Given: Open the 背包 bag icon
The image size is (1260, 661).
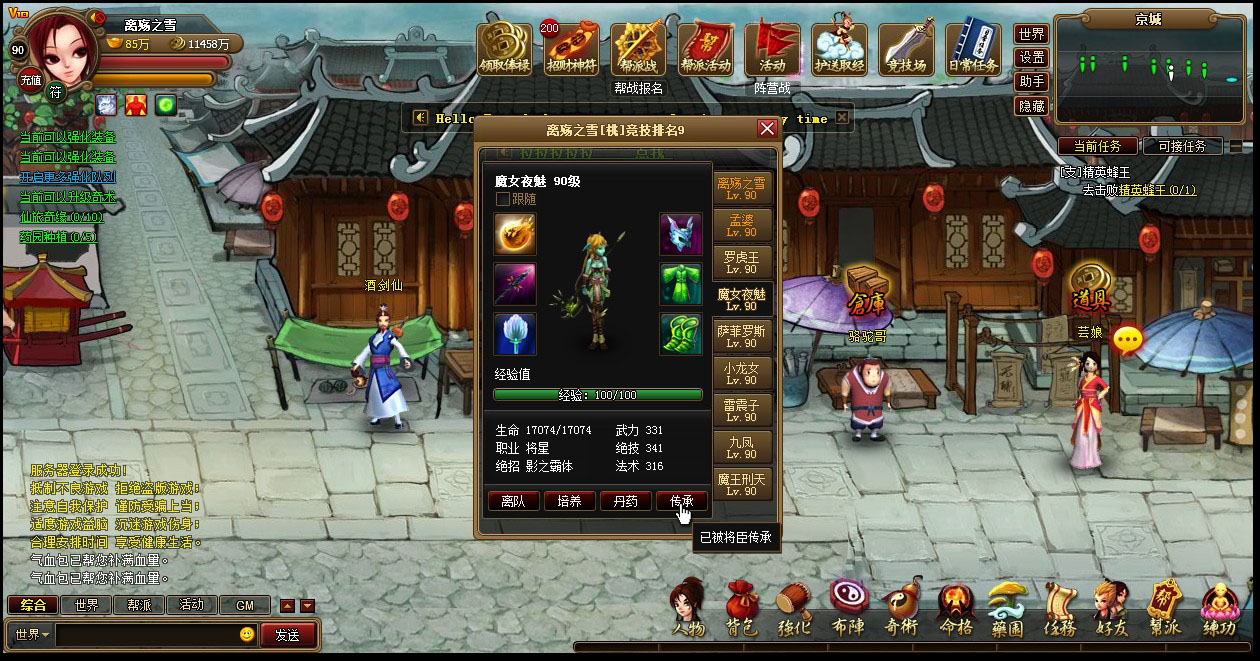Looking at the screenshot, I should pos(741,609).
